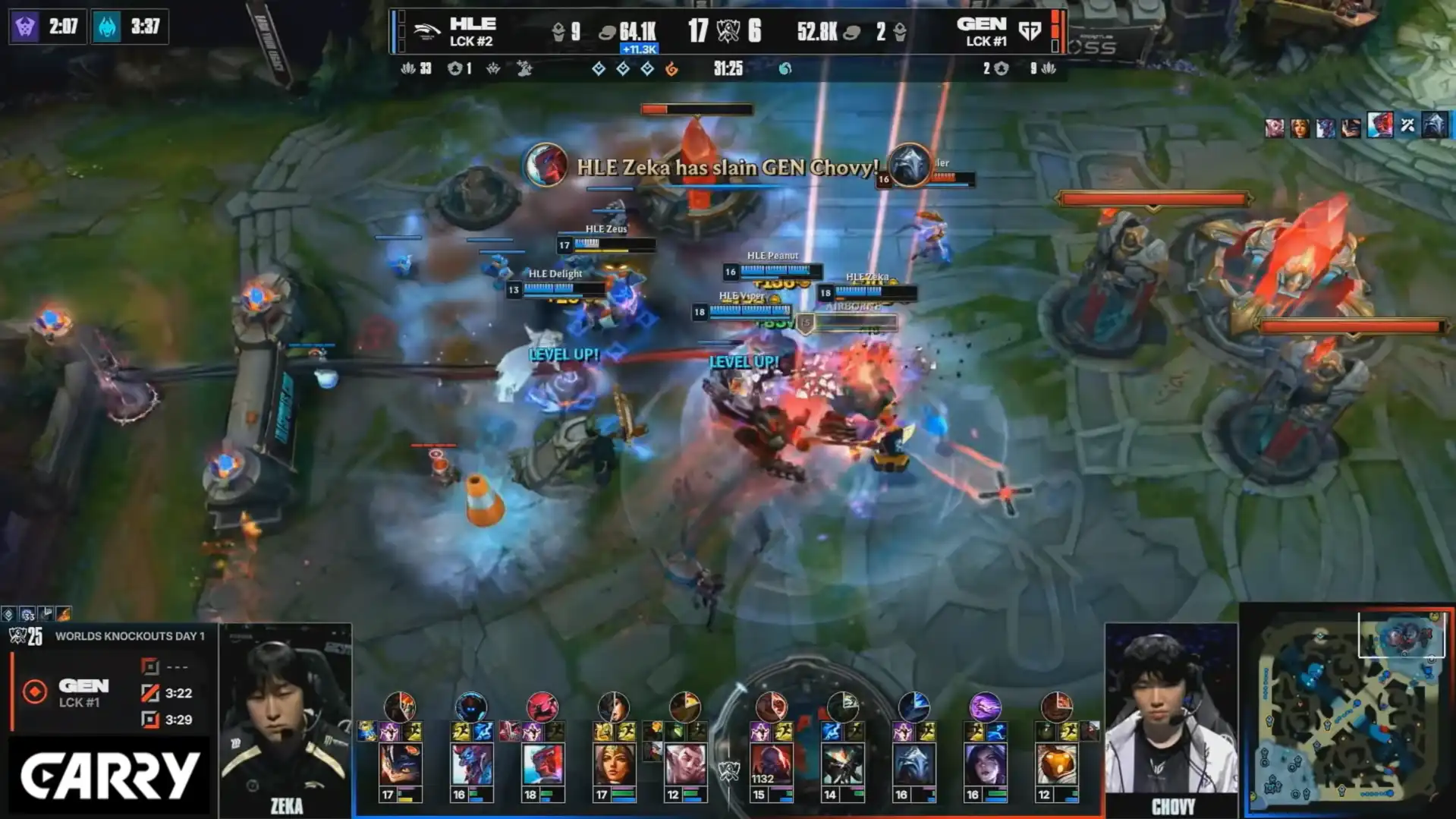Select the pale-haired level 12 champion portrait
1456x819 pixels.
tap(685, 765)
